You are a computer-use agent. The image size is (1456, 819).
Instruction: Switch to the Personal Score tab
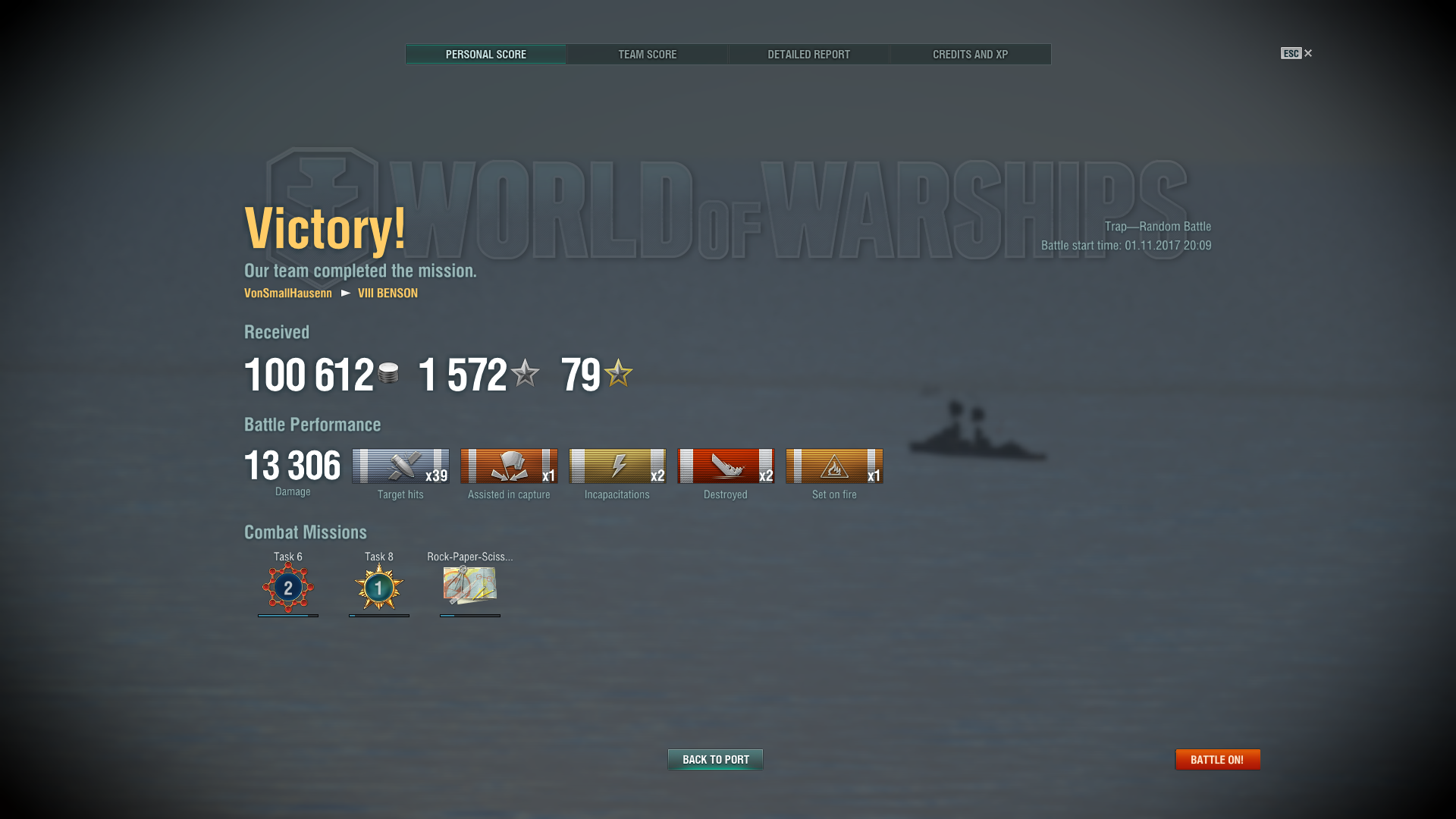(x=485, y=55)
